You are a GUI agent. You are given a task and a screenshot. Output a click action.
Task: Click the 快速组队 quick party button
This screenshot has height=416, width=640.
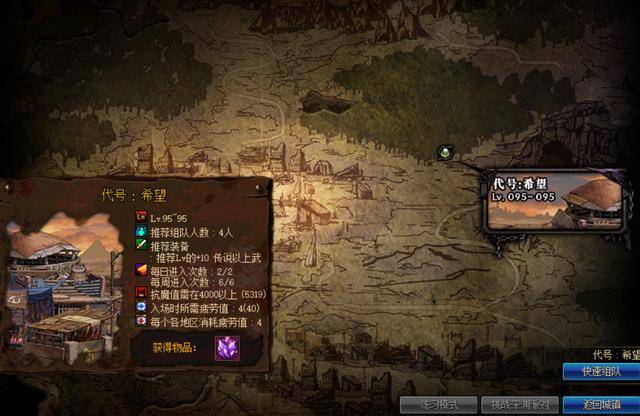[x=602, y=371]
